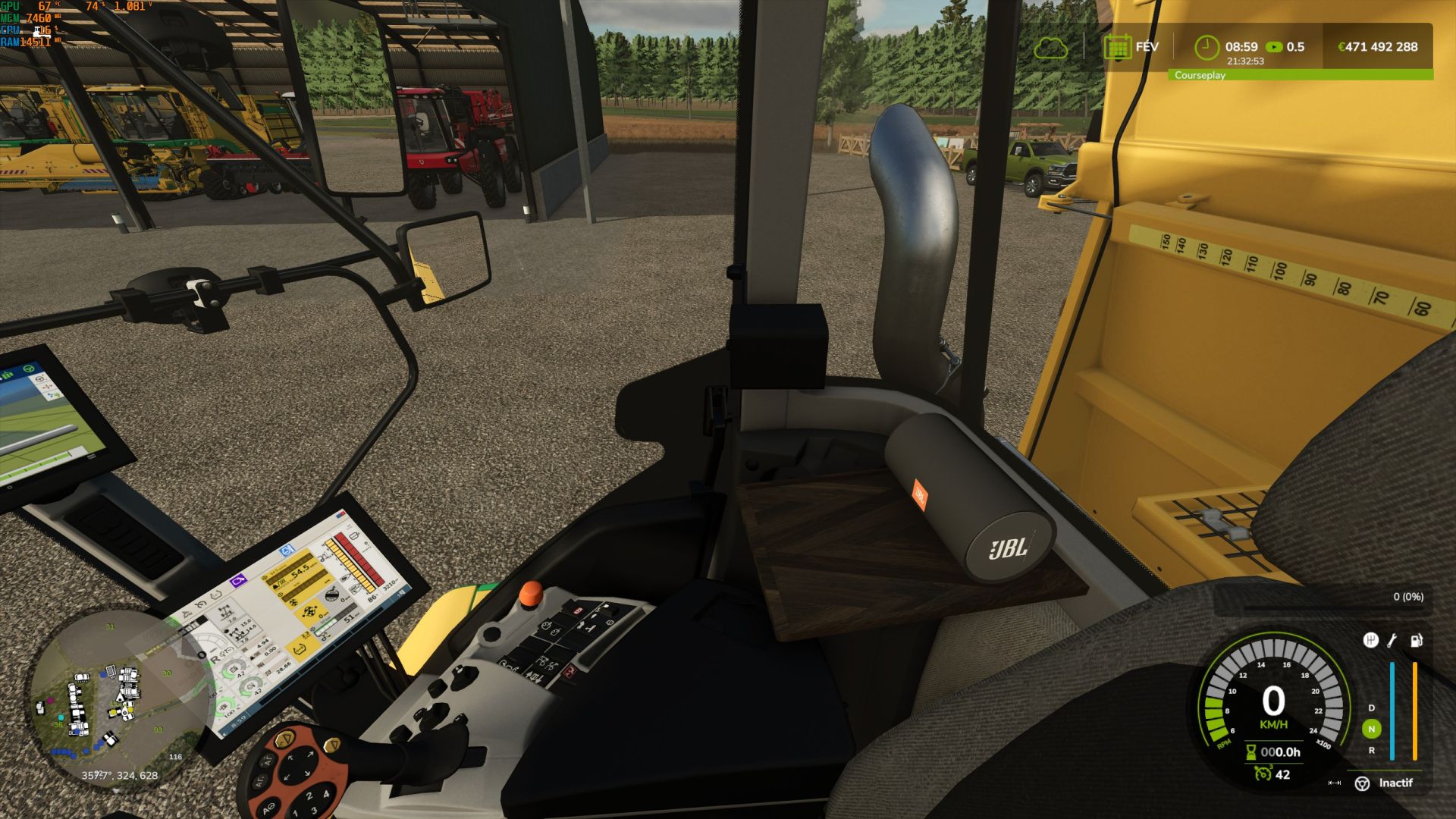Toggle the time speed play icon
Screen dimensions: 1456x819
[x=1274, y=47]
